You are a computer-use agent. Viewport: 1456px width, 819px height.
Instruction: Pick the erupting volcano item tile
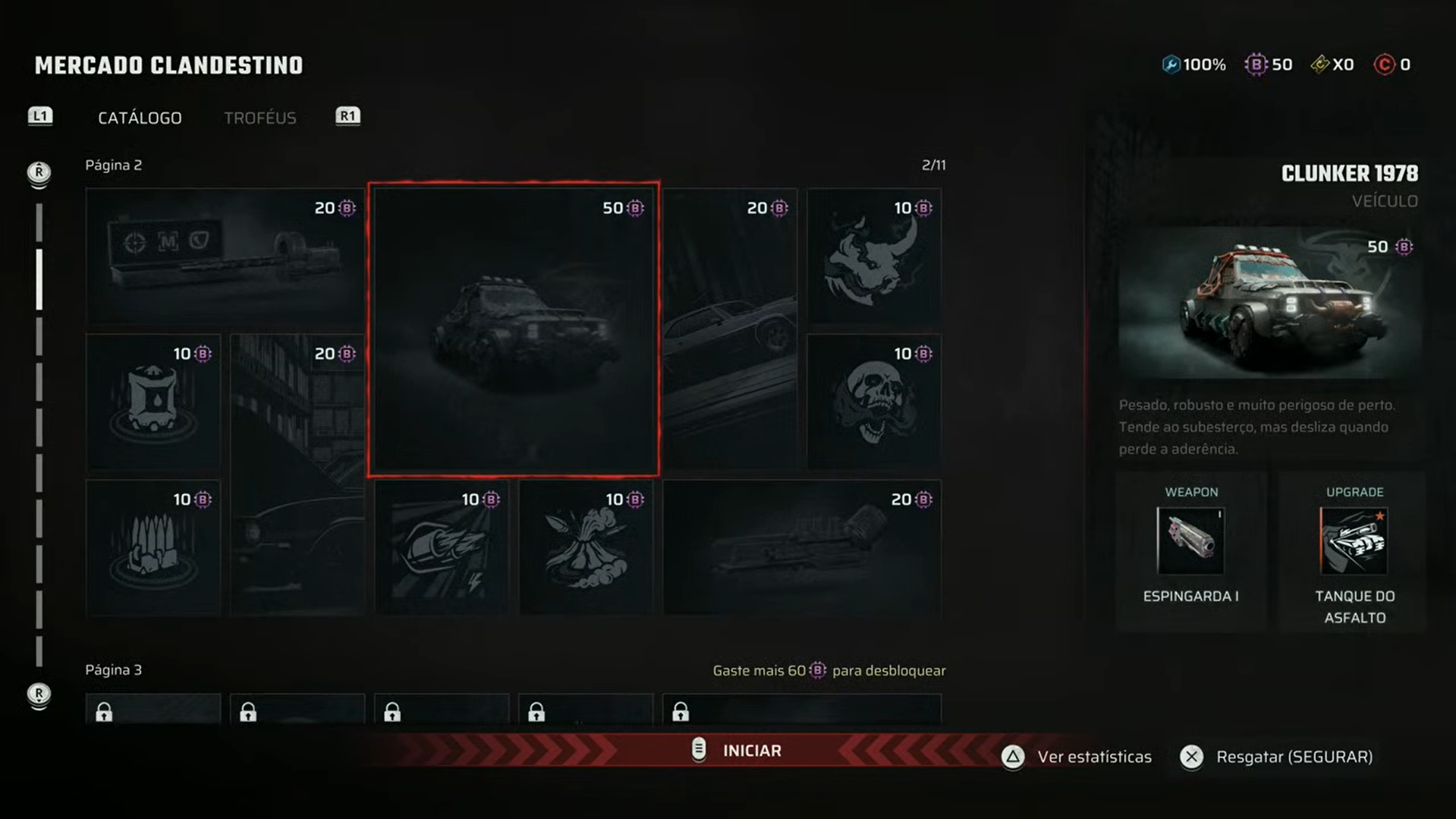click(586, 547)
